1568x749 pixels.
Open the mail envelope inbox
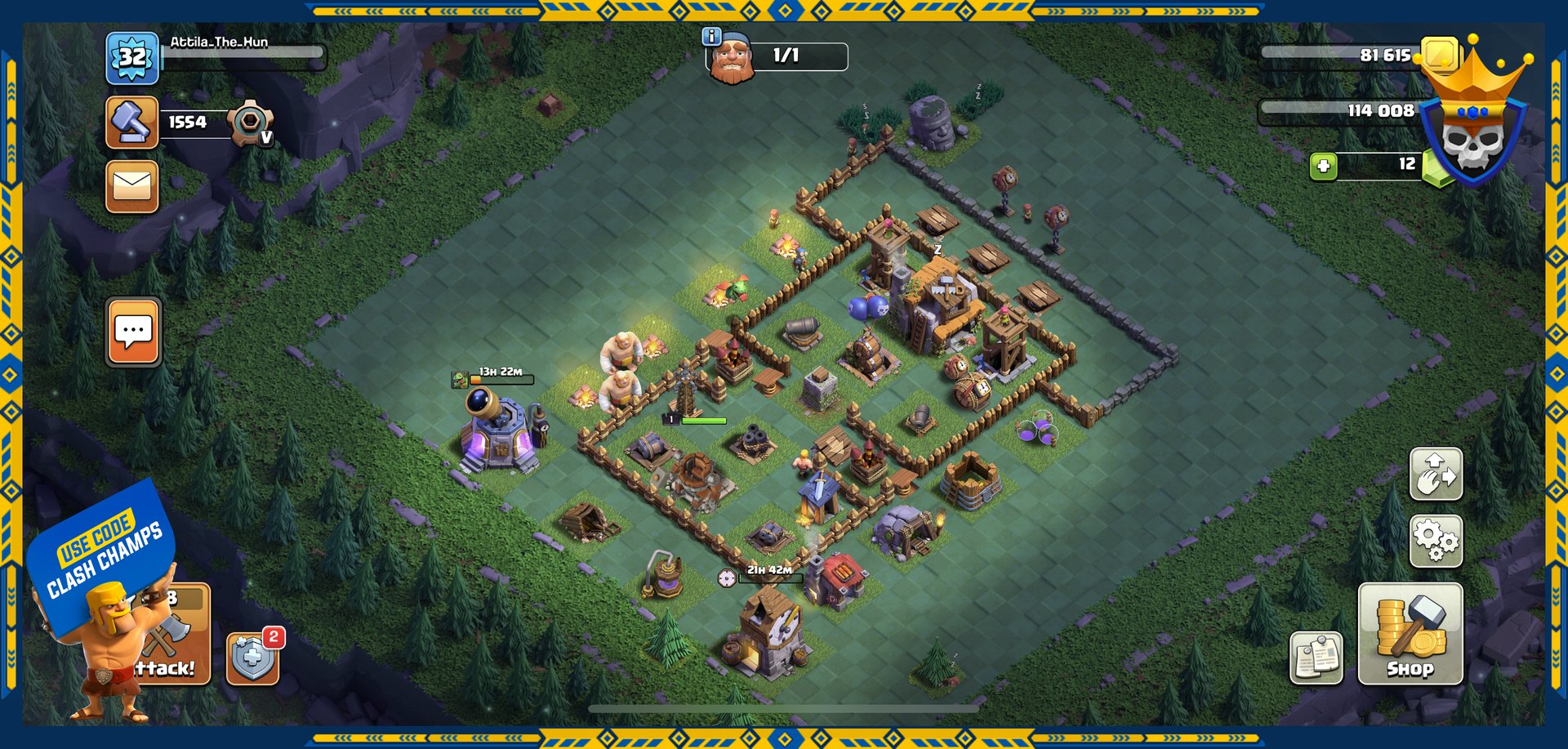pos(131,186)
